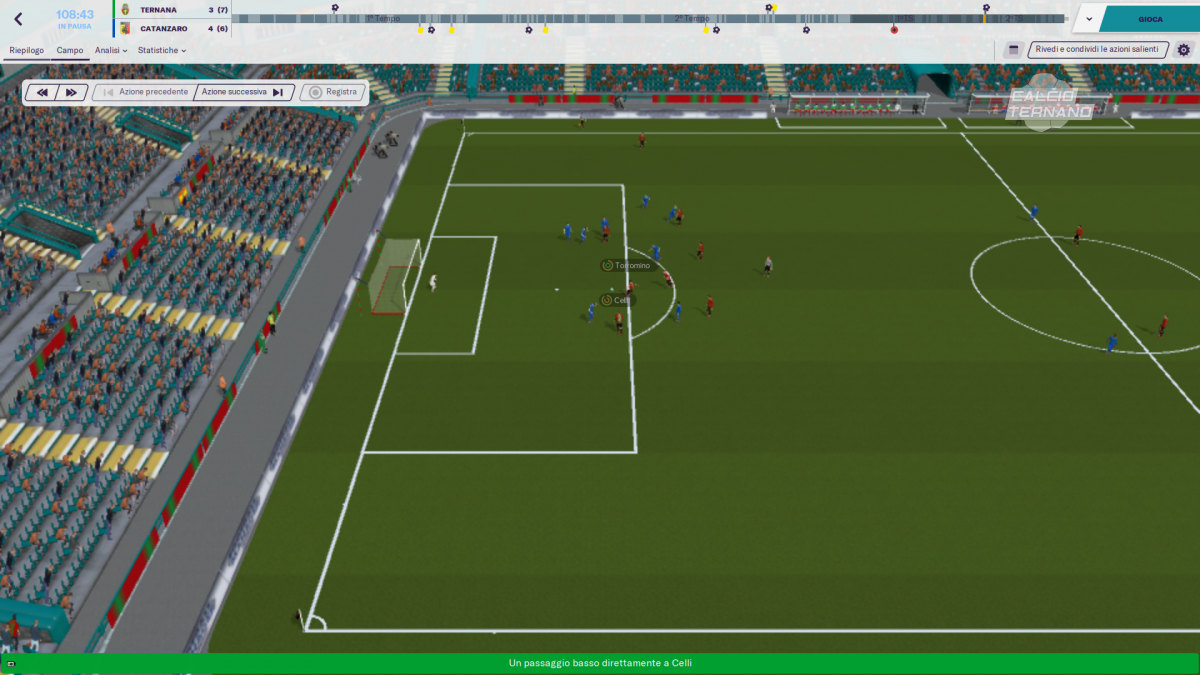This screenshot has width=1200, height=675.
Task: Jump to Azione precedente
Action: [144, 92]
